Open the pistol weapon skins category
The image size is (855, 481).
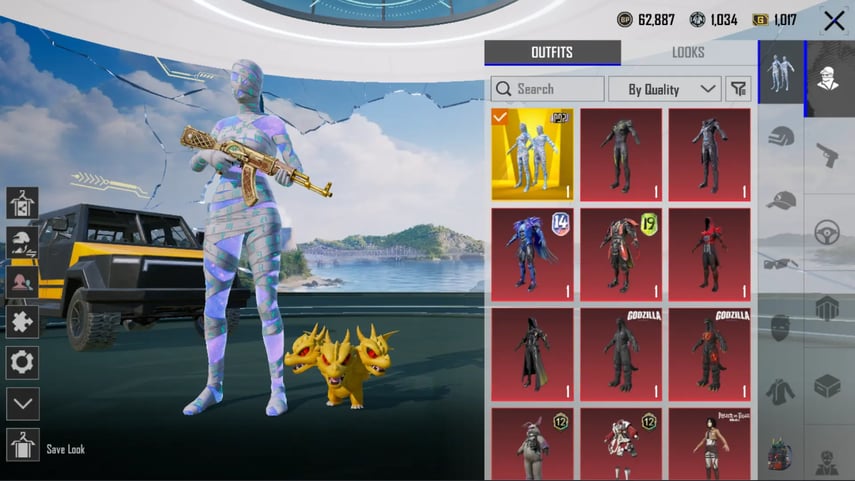(827, 155)
